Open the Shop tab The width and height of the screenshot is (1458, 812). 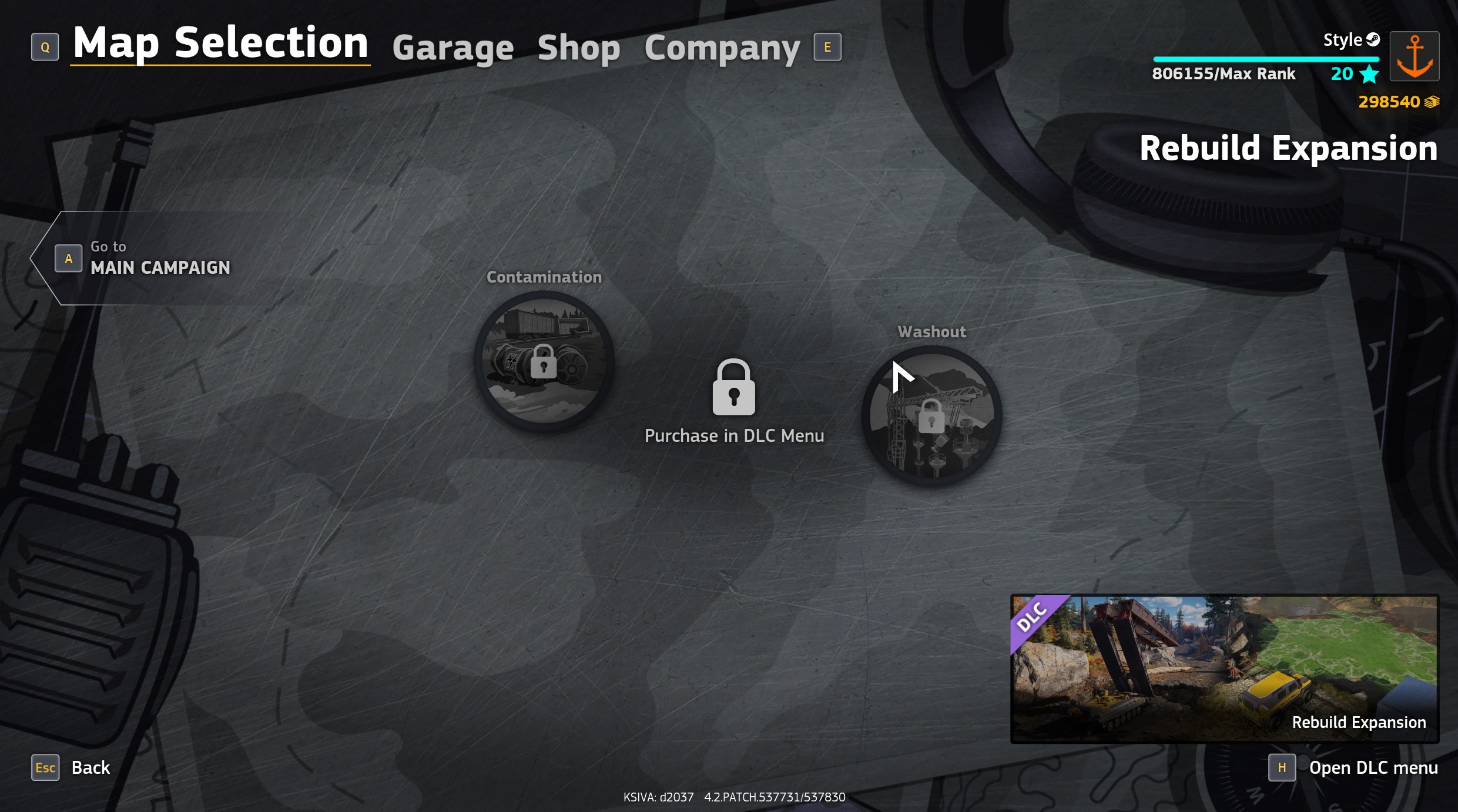pyautogui.click(x=579, y=47)
